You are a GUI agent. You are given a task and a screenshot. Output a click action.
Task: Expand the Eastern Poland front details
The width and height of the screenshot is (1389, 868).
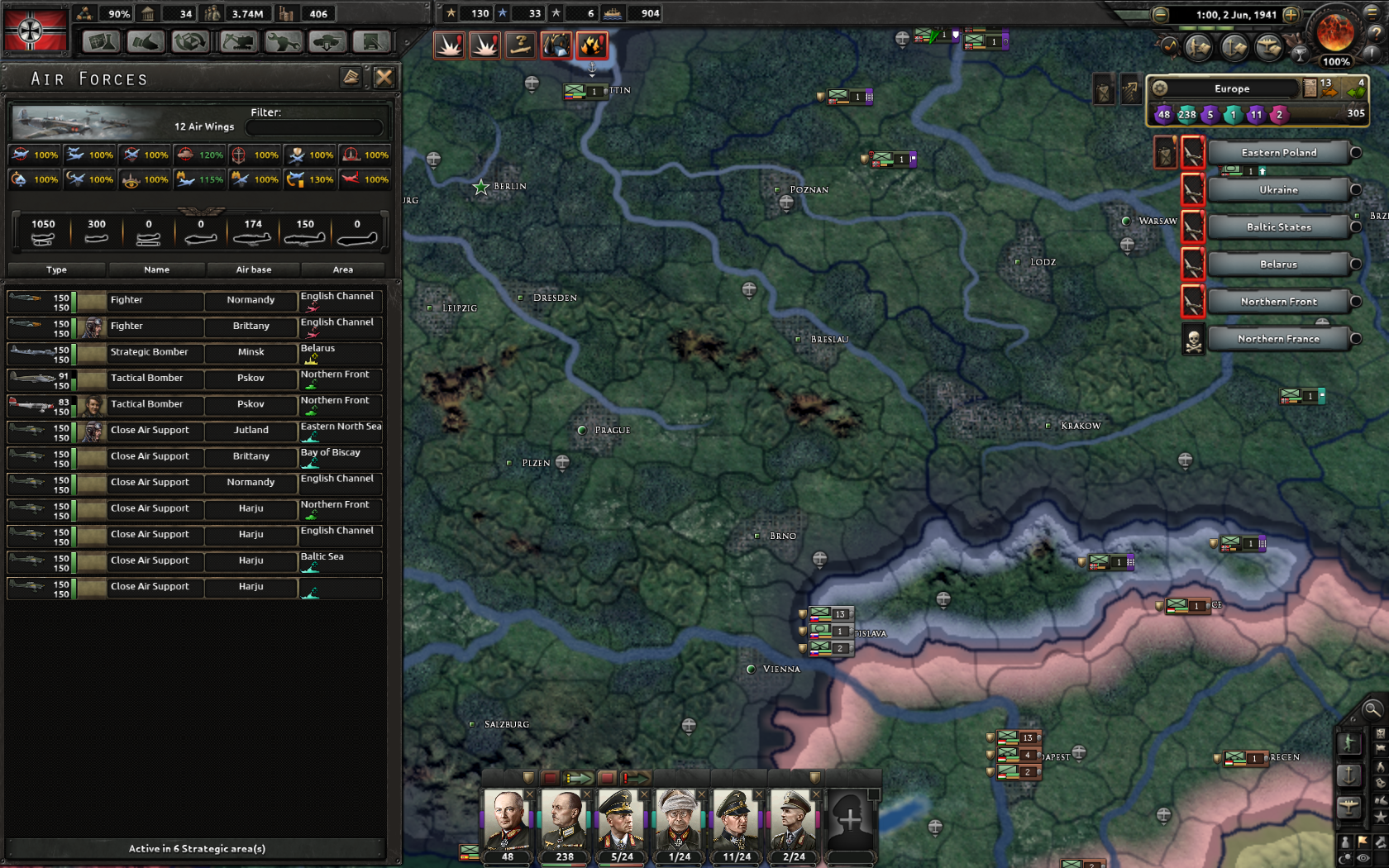click(x=1354, y=152)
